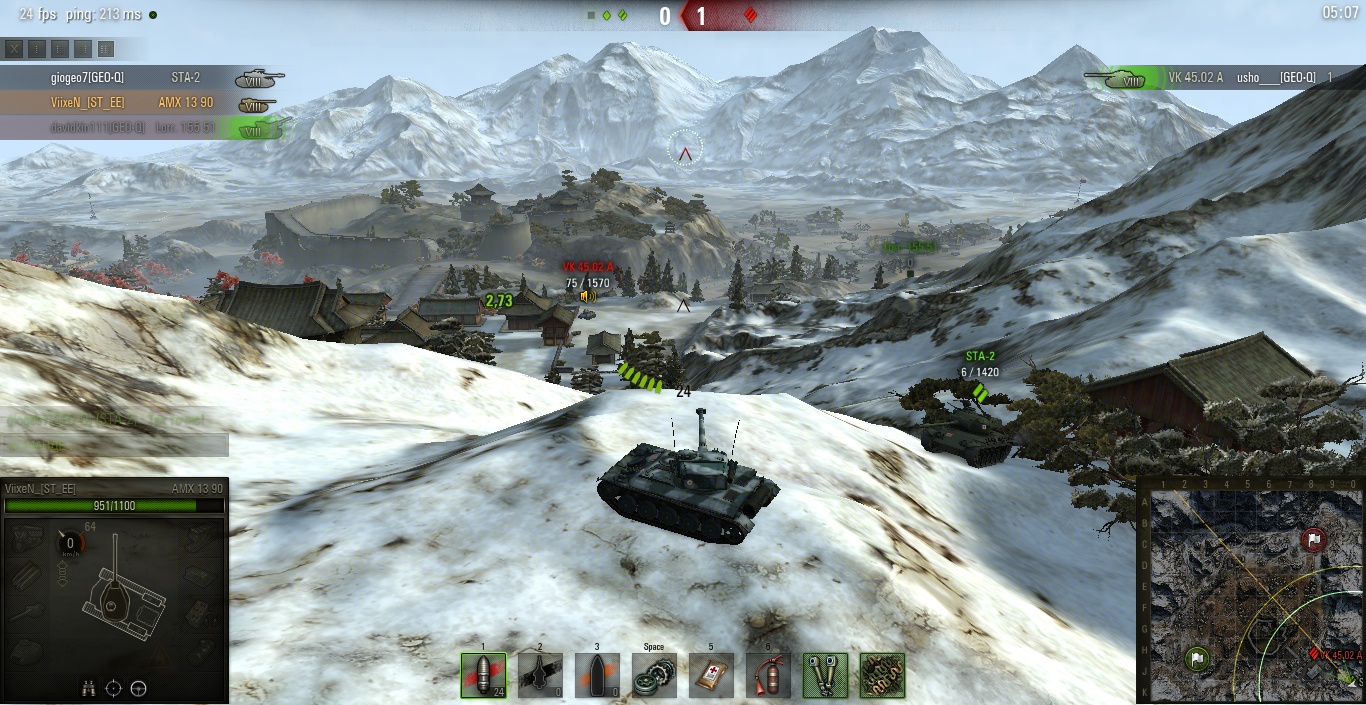Click the crosshair icon in damage panel
This screenshot has height=705, width=1366.
coord(114,687)
